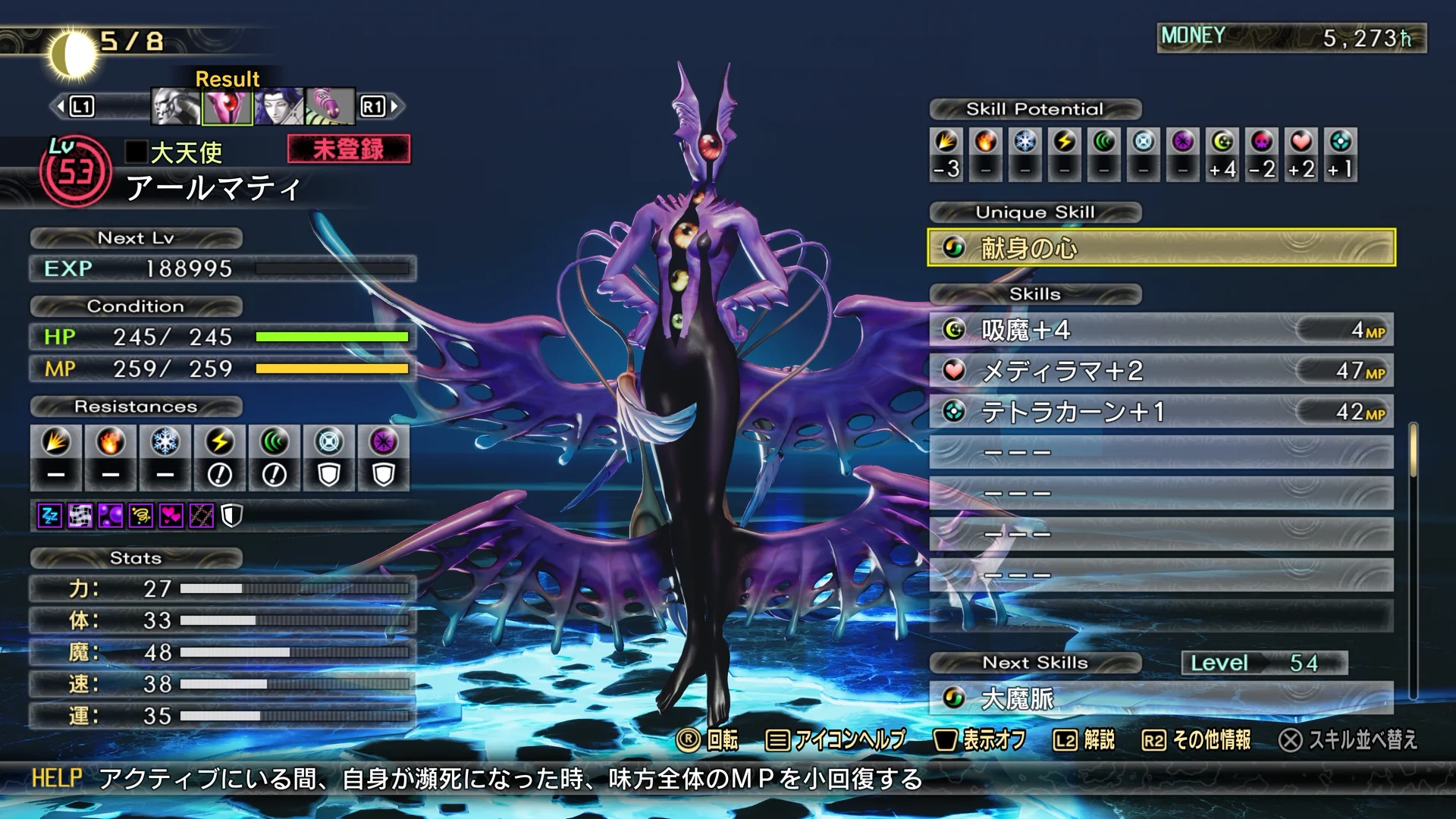
Task: Click the 未登録 unregistered badge
Action: (349, 149)
